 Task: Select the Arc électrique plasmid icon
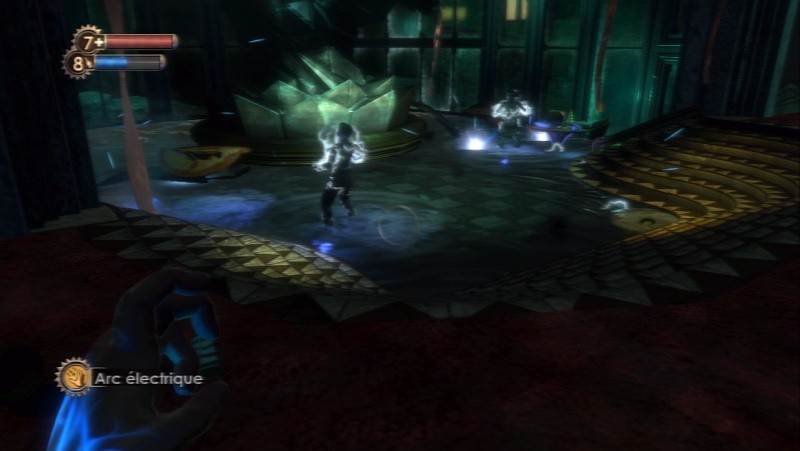(x=73, y=377)
